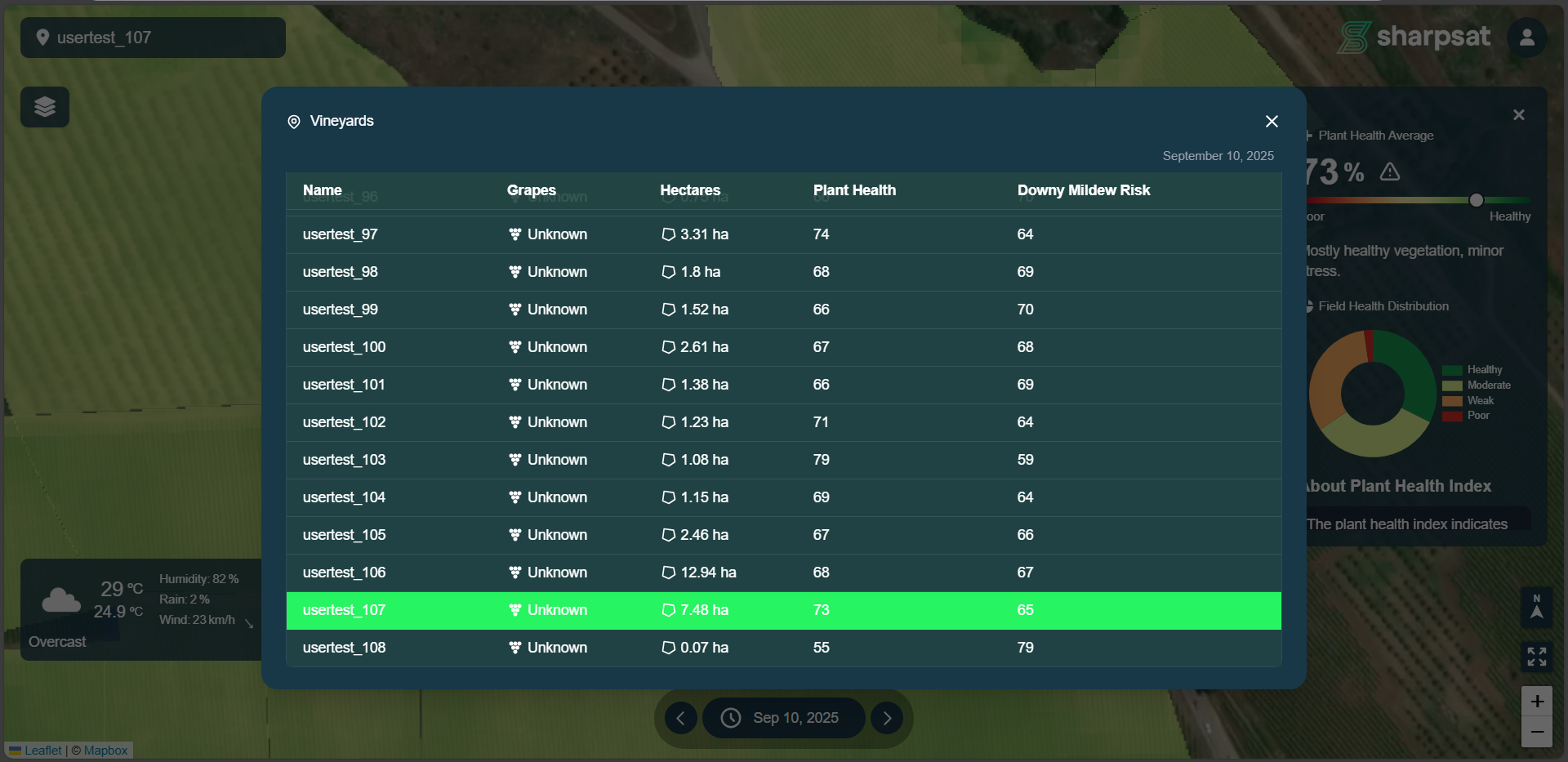The height and width of the screenshot is (762, 1568).
Task: Click the Hectares column header
Action: pos(690,190)
